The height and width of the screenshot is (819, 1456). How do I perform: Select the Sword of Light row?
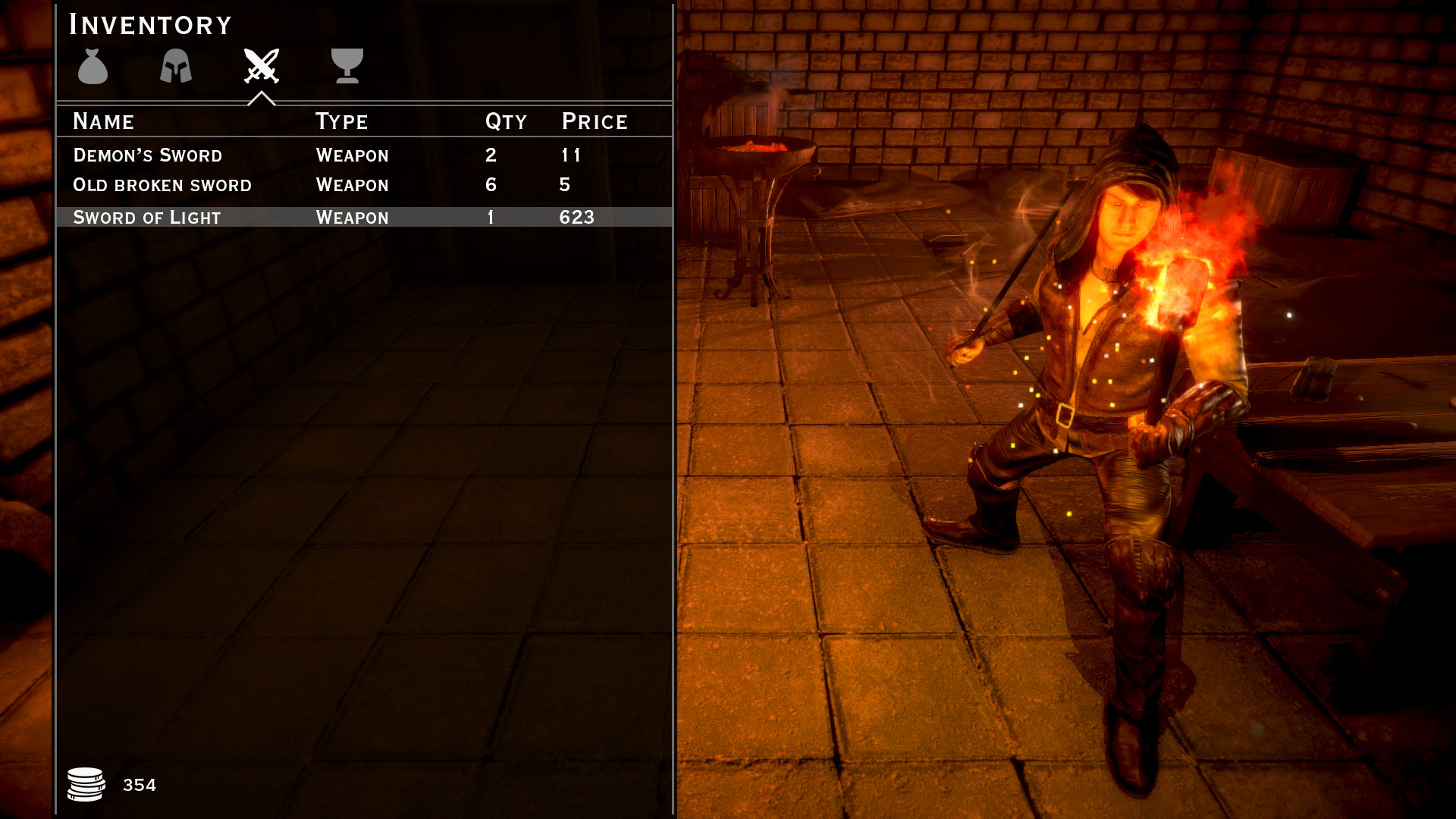click(227, 217)
